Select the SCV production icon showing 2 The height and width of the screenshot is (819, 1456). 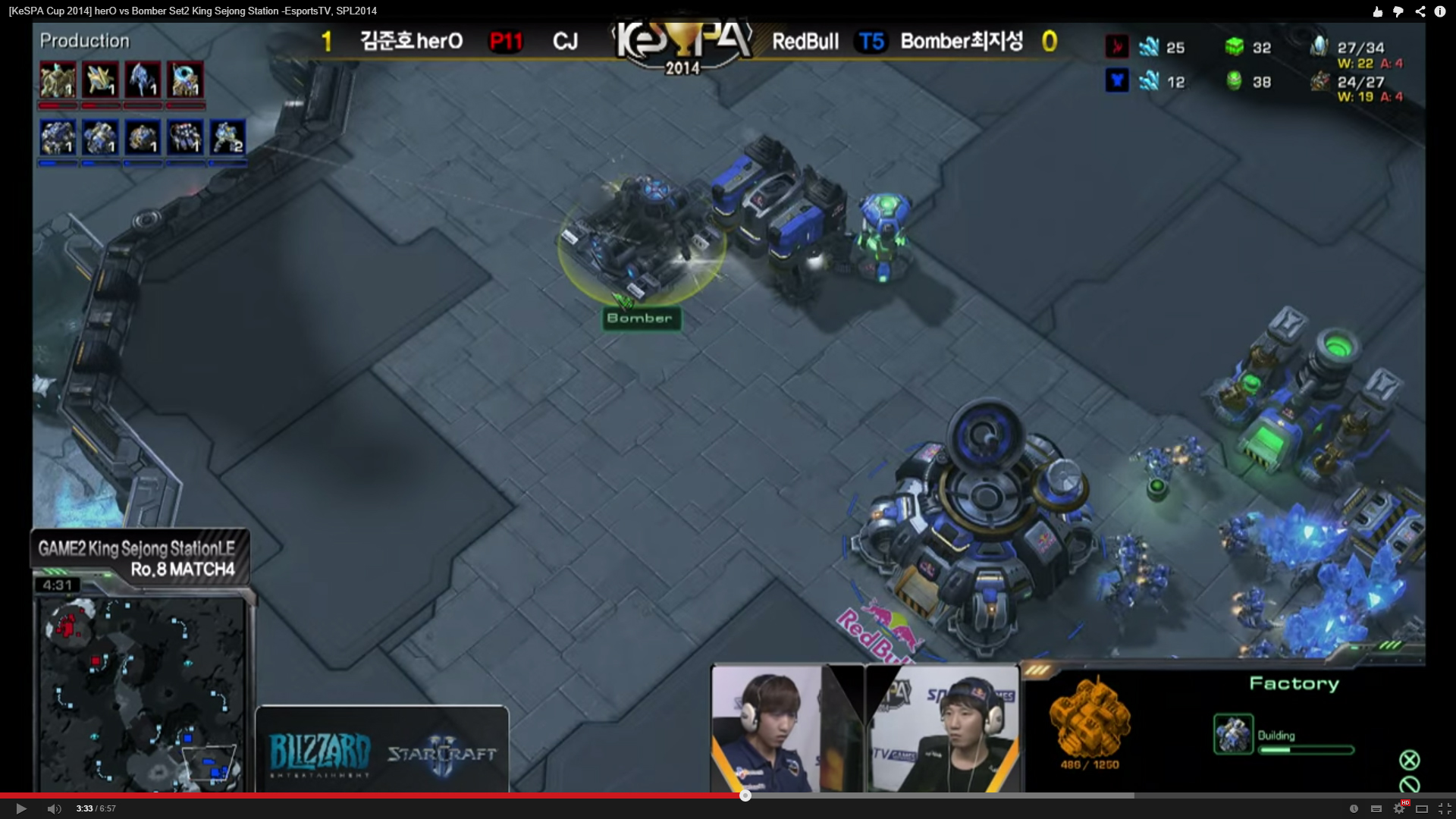coord(227,138)
